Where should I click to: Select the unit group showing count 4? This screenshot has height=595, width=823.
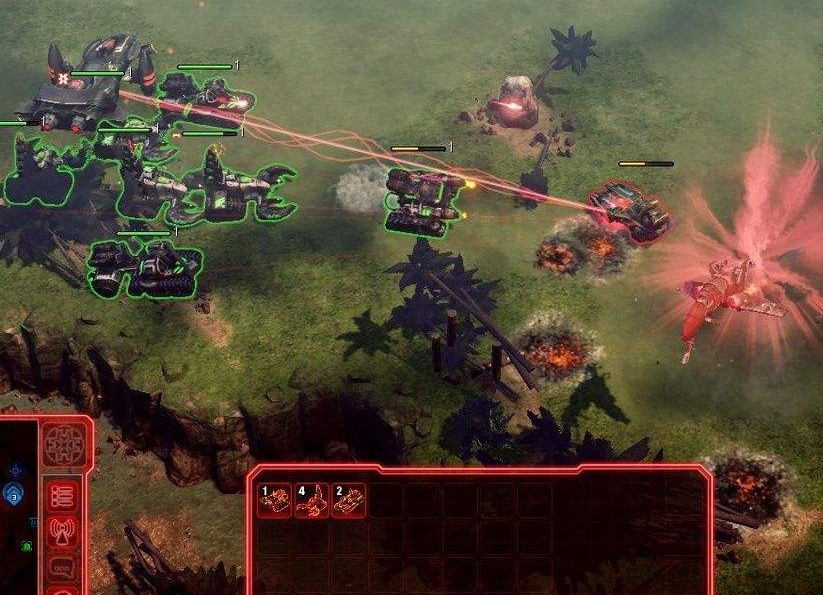coord(312,500)
